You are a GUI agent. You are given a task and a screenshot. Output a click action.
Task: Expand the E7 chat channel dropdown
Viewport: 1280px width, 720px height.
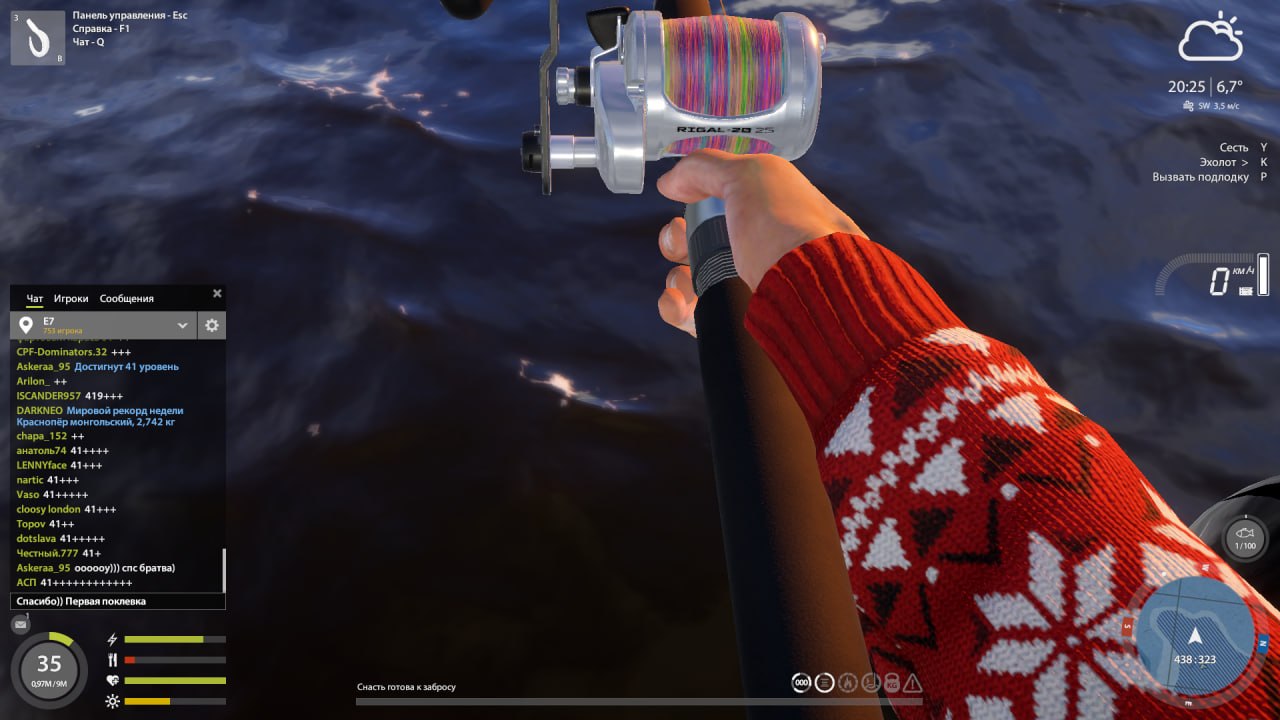point(183,325)
